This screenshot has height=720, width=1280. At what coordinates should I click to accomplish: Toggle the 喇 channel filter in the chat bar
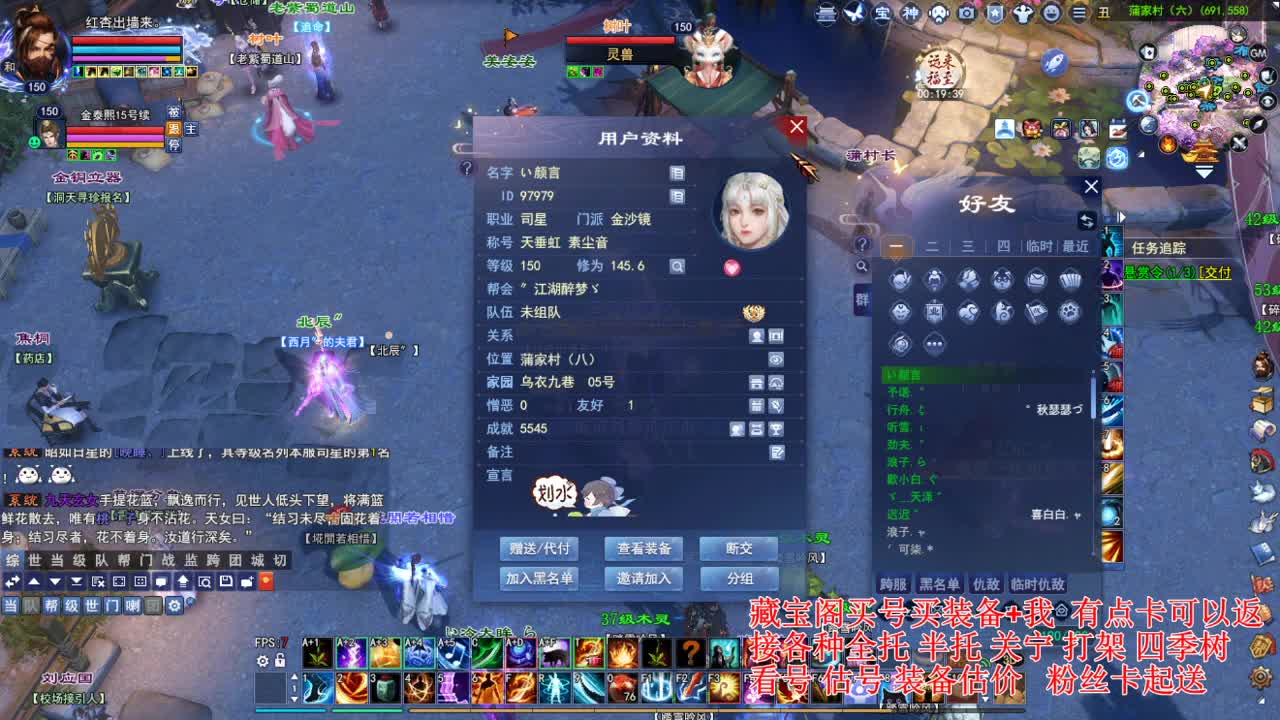(x=133, y=605)
